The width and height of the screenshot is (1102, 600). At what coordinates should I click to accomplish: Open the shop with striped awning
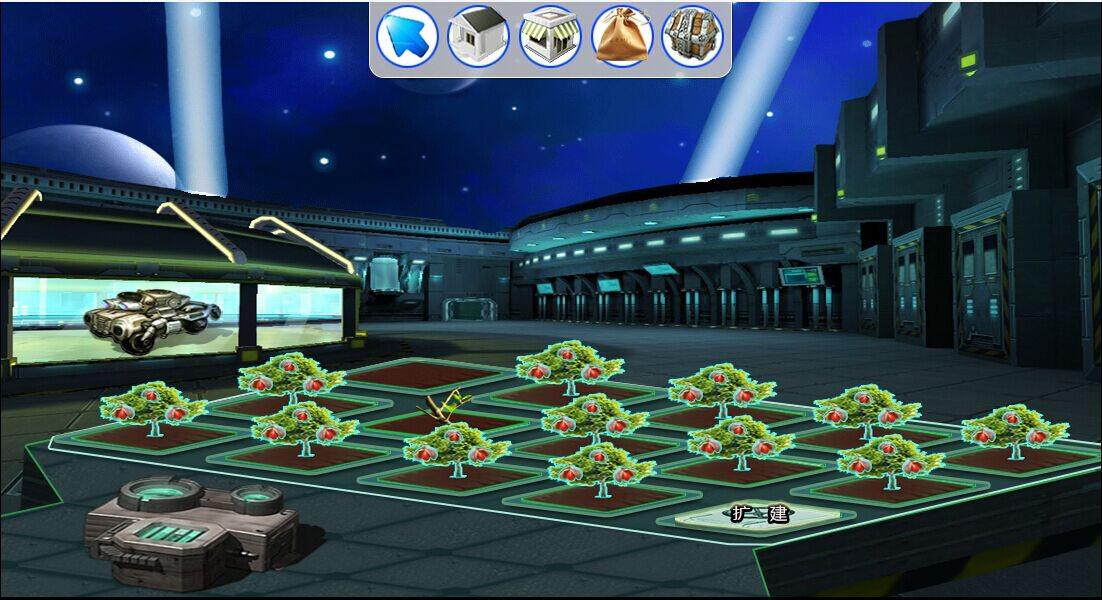[x=550, y=37]
